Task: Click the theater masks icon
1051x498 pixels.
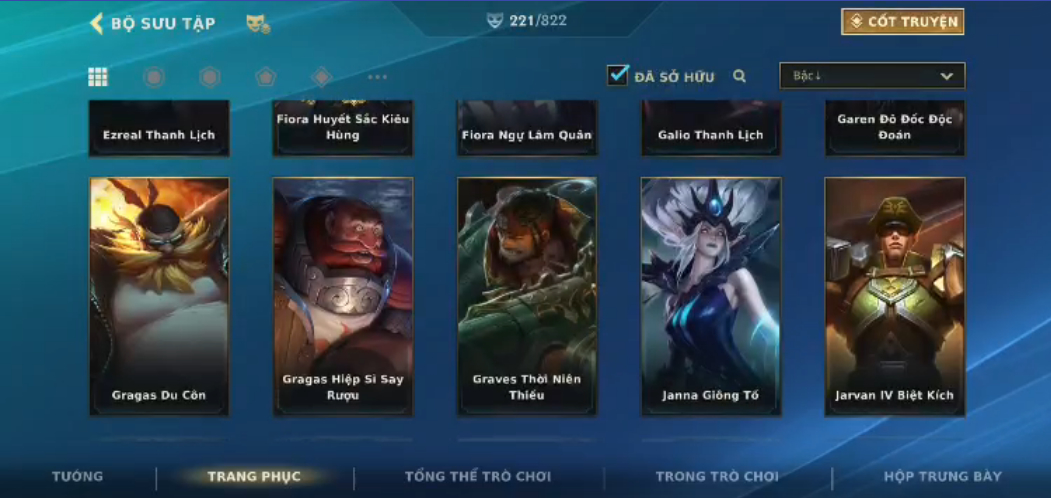Action: tap(258, 23)
